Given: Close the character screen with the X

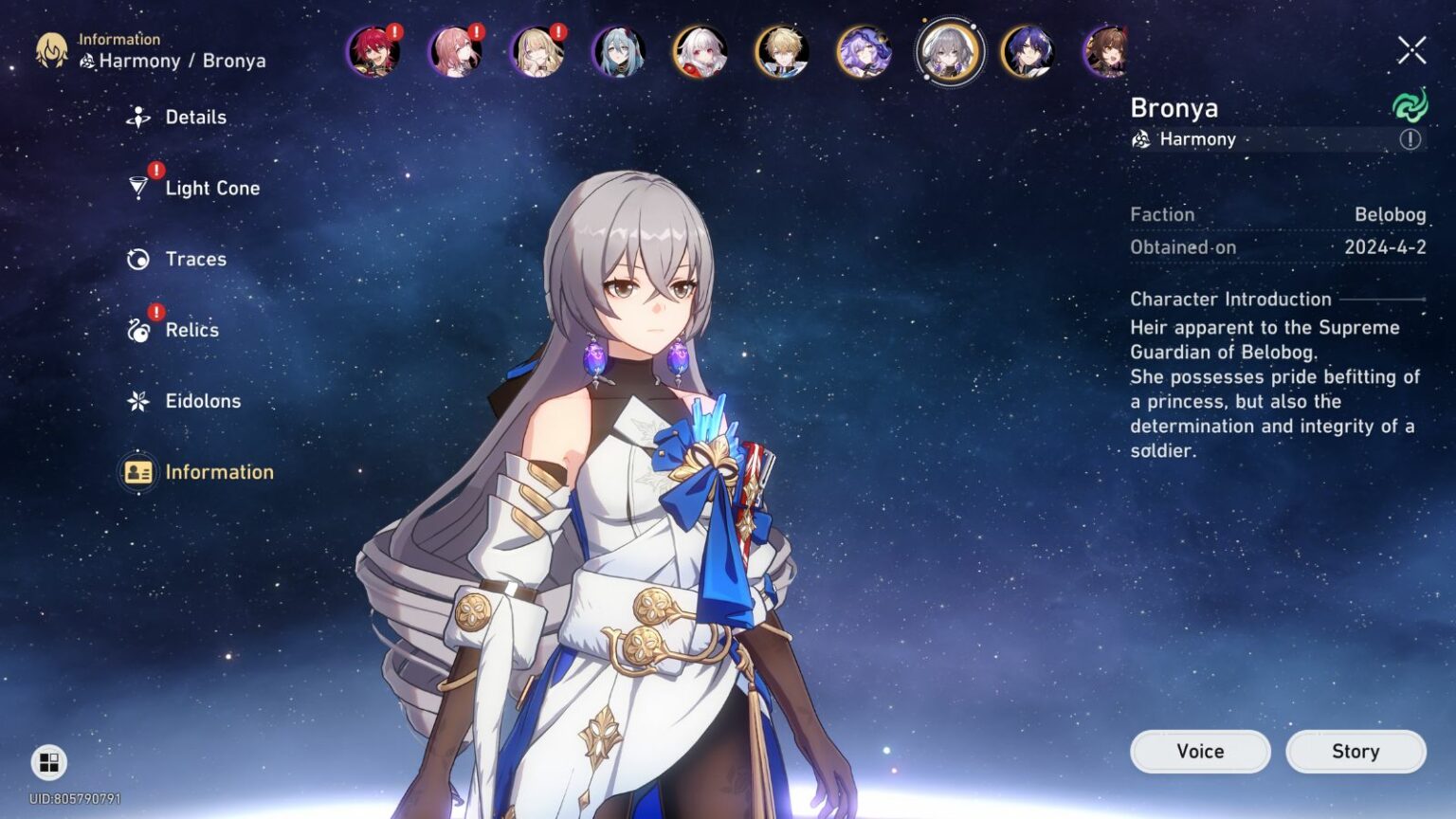Looking at the screenshot, I should tap(1411, 50).
